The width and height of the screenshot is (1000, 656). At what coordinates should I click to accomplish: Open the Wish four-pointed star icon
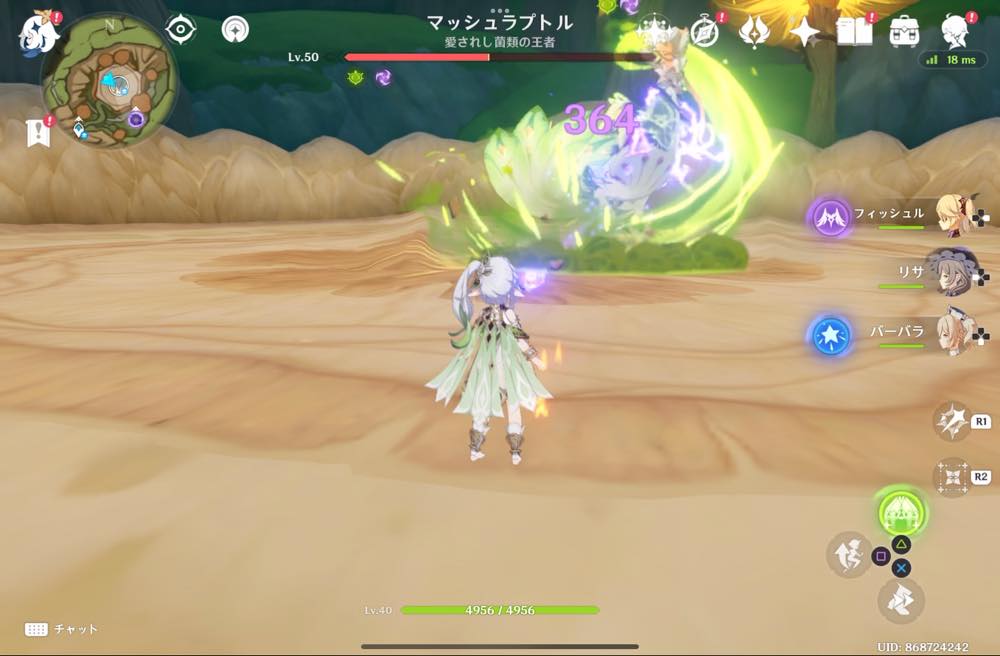(x=803, y=33)
